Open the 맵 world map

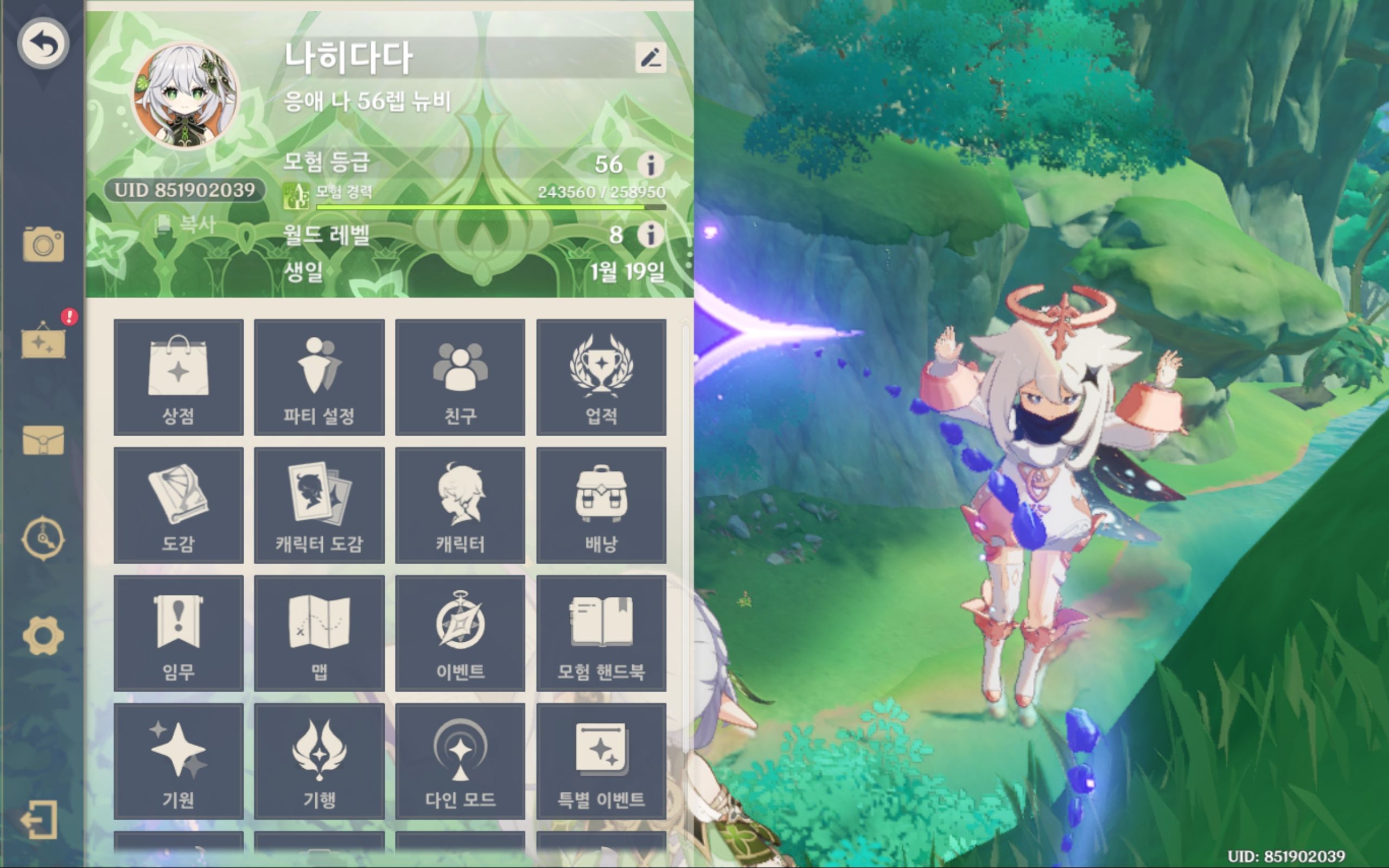click(x=319, y=631)
